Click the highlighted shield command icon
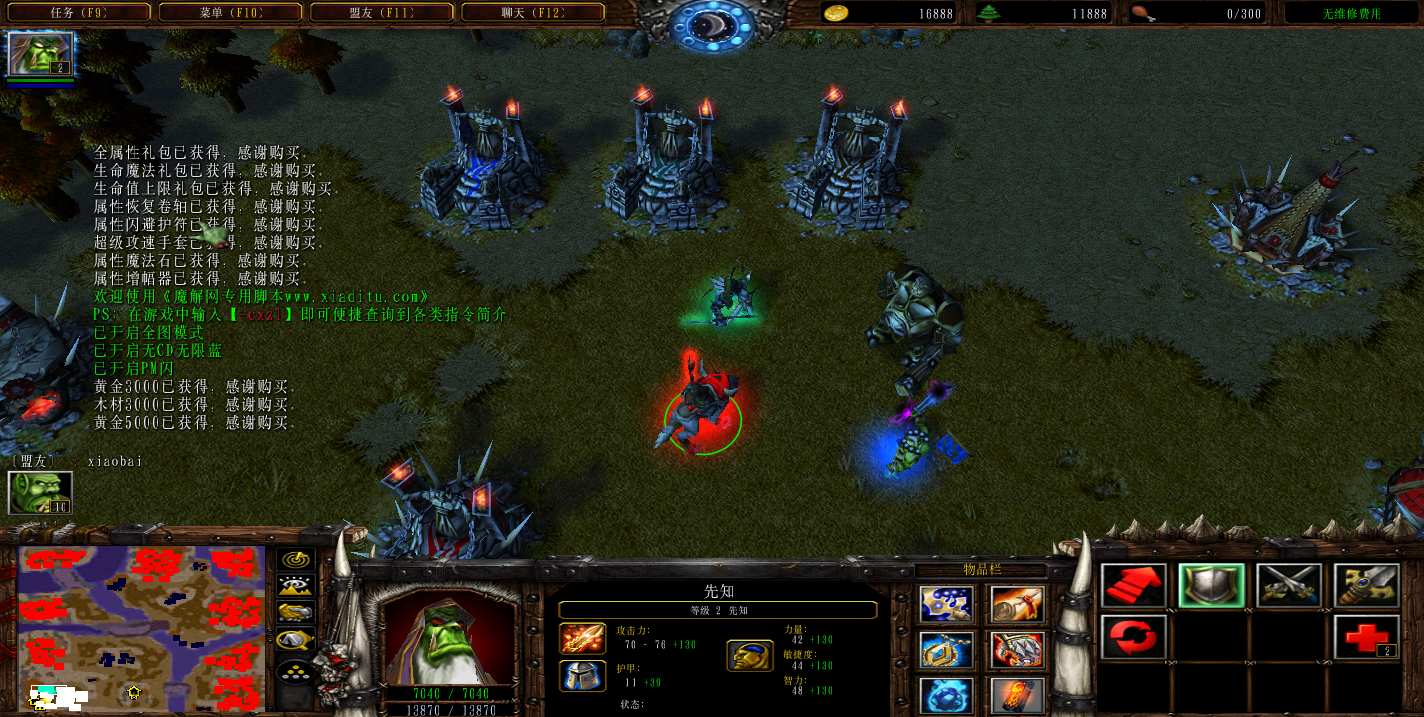The height and width of the screenshot is (717, 1424). click(1211, 587)
